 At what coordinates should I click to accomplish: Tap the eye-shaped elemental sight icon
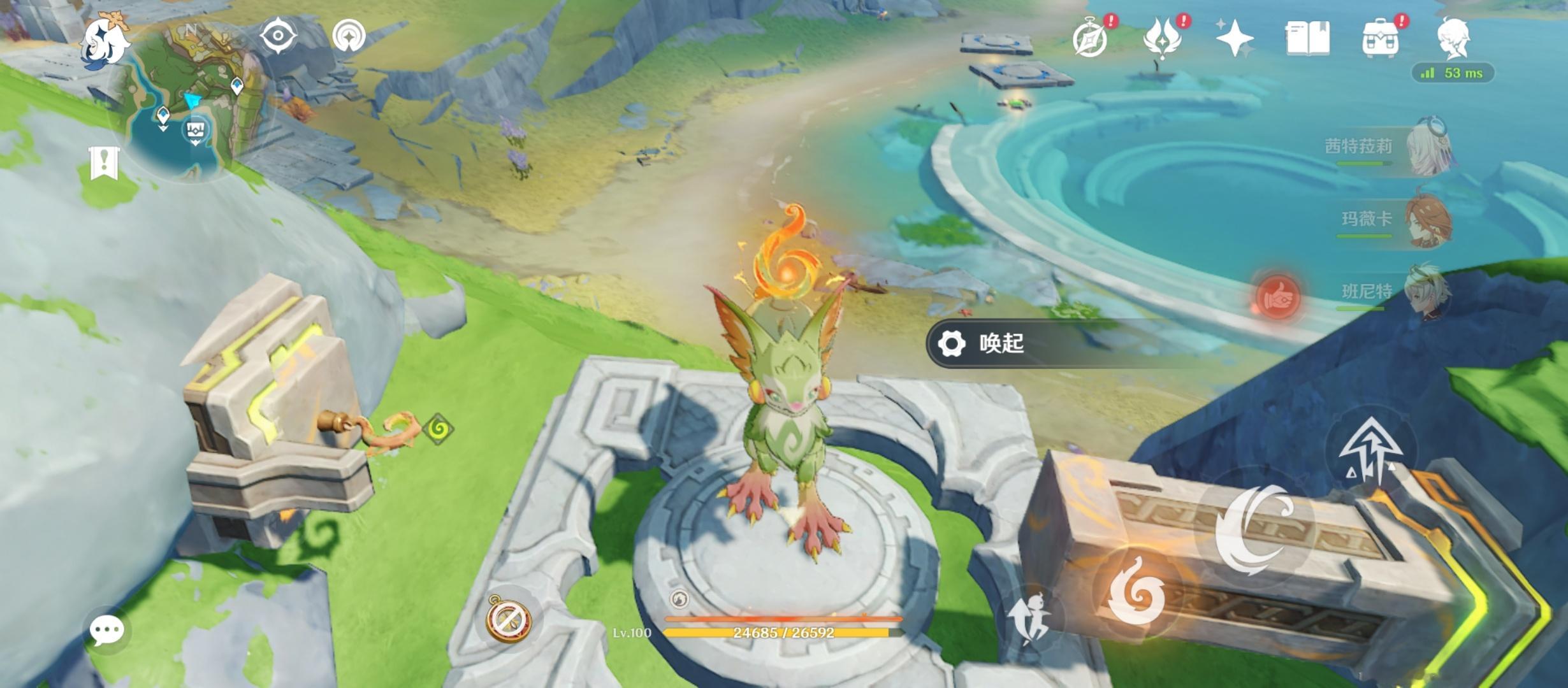279,35
